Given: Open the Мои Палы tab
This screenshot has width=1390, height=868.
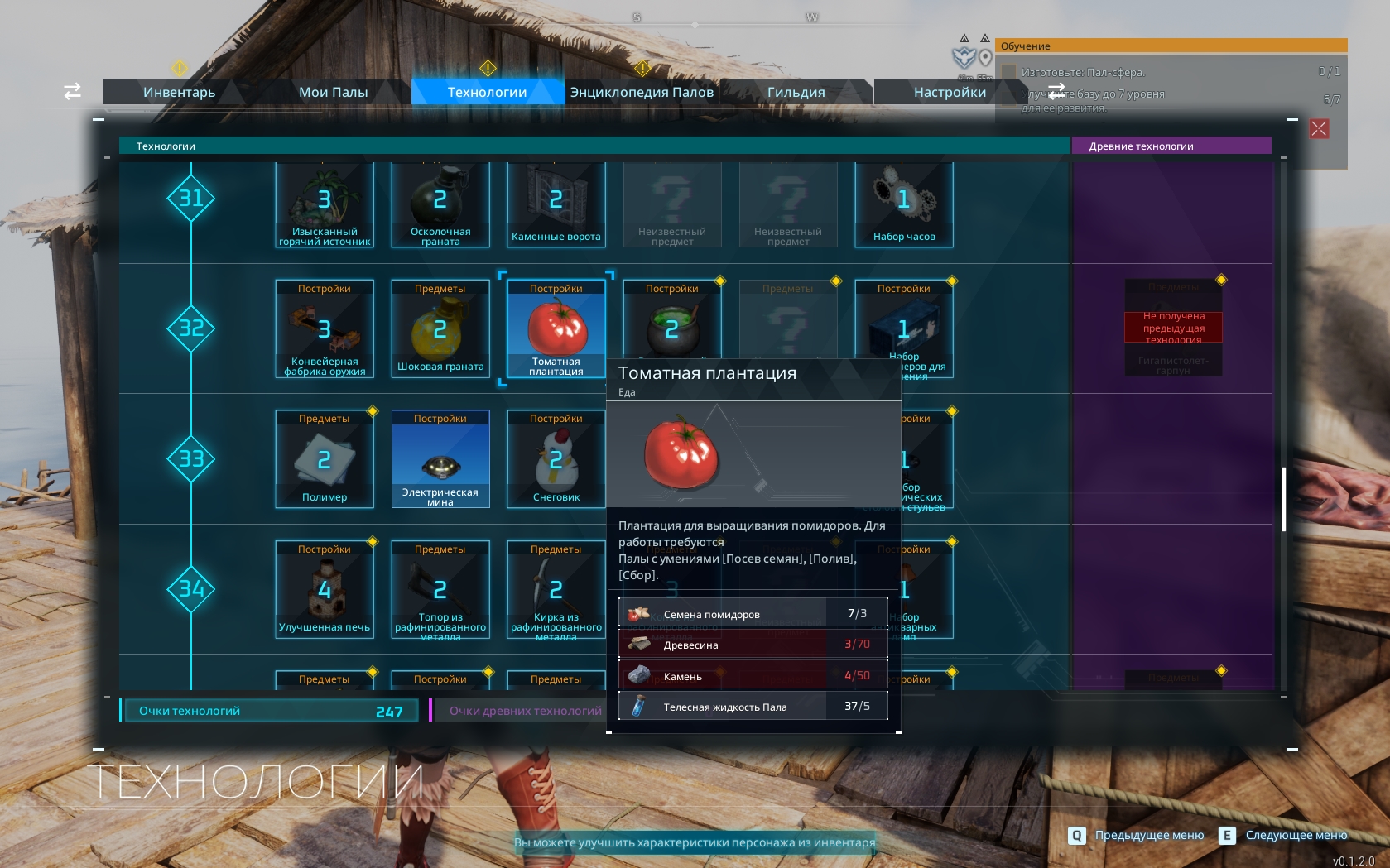Looking at the screenshot, I should tap(333, 92).
